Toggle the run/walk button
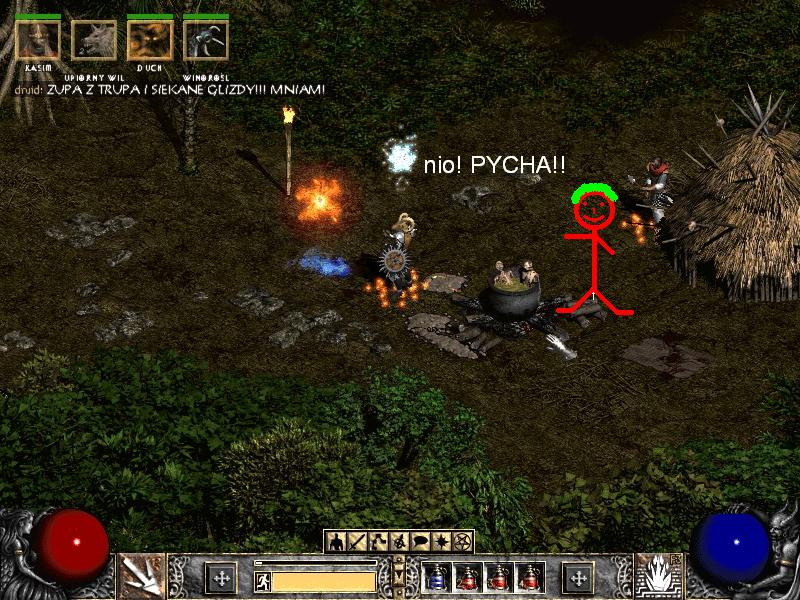The width and height of the screenshot is (800, 600). coord(262,579)
